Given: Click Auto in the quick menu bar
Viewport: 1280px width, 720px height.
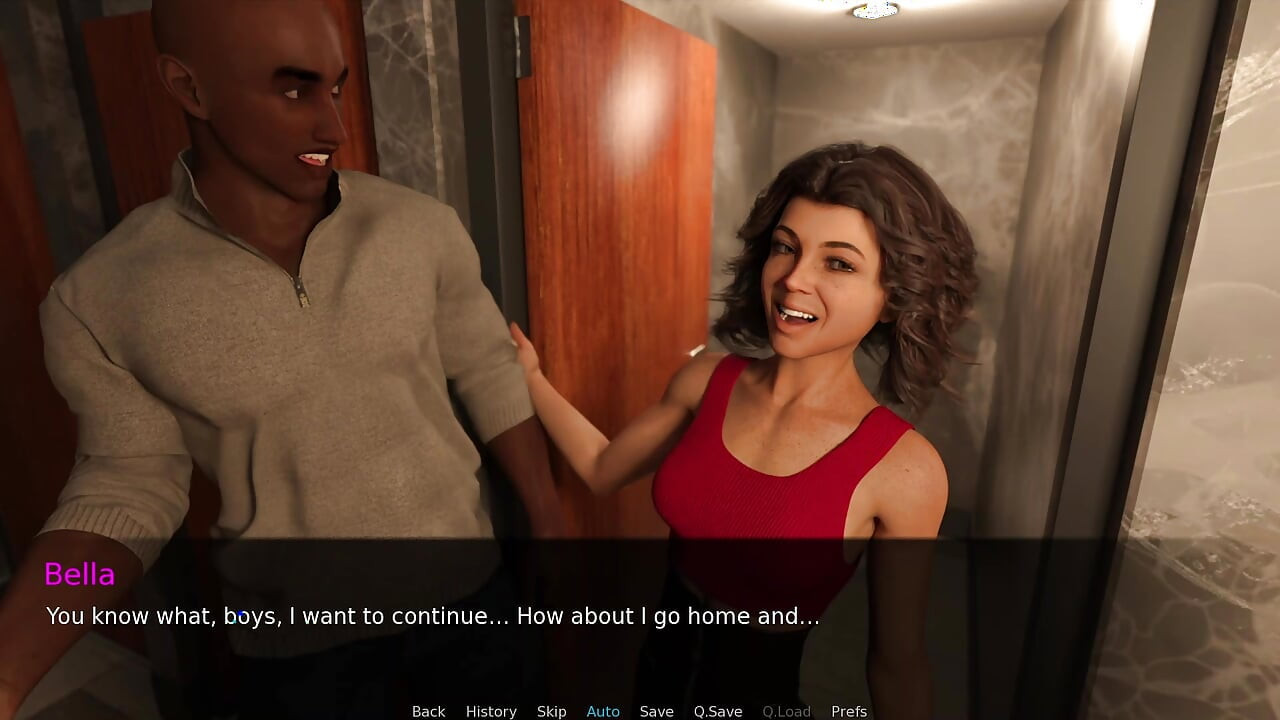Looking at the screenshot, I should [603, 711].
